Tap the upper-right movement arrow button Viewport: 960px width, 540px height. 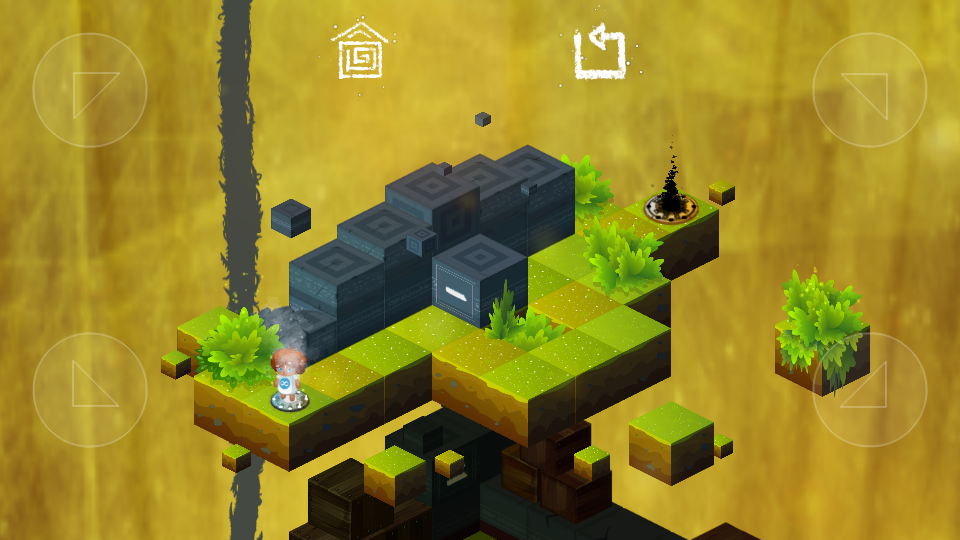pyautogui.click(x=869, y=90)
